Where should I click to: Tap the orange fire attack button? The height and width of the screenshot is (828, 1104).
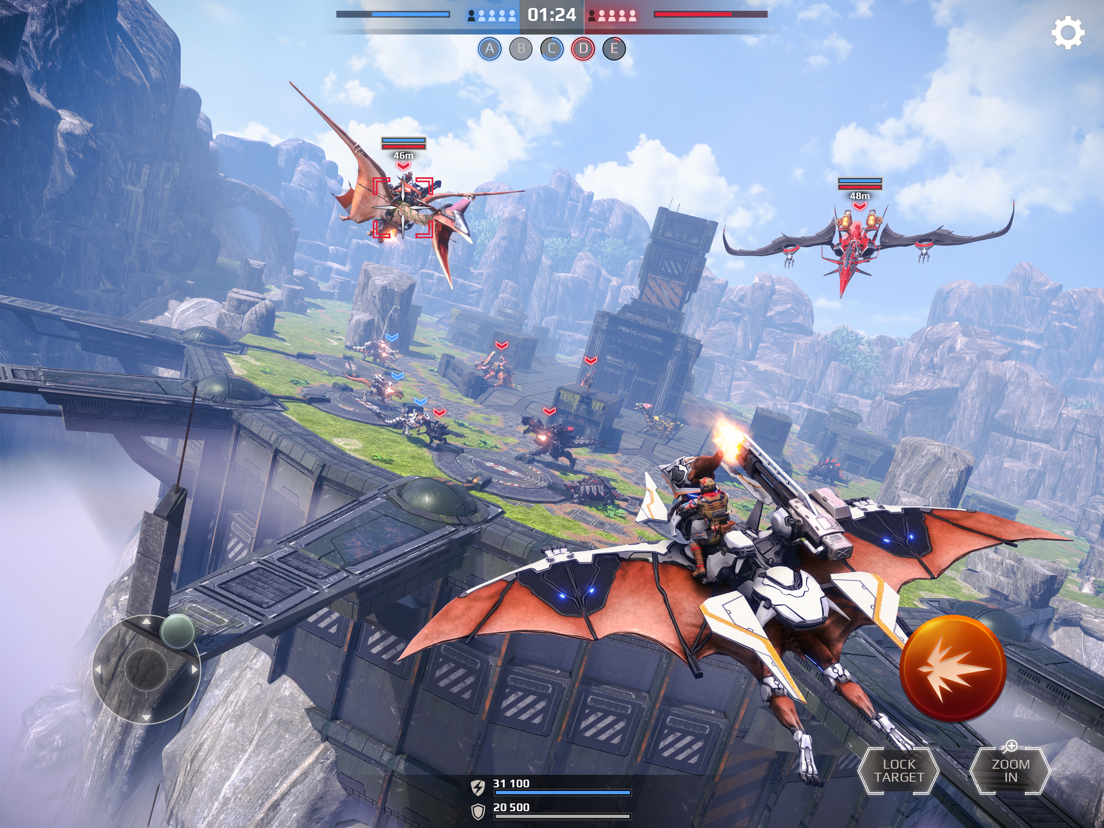click(x=952, y=668)
